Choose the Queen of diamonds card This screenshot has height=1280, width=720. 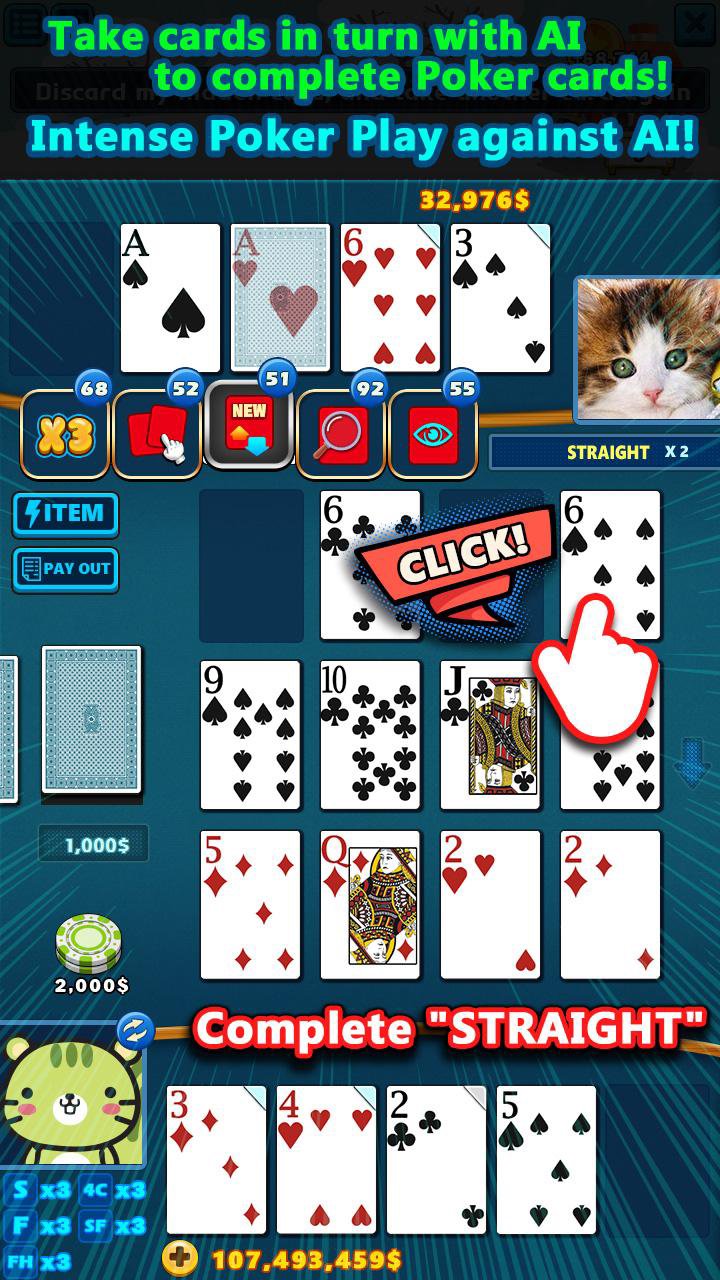coord(370,905)
